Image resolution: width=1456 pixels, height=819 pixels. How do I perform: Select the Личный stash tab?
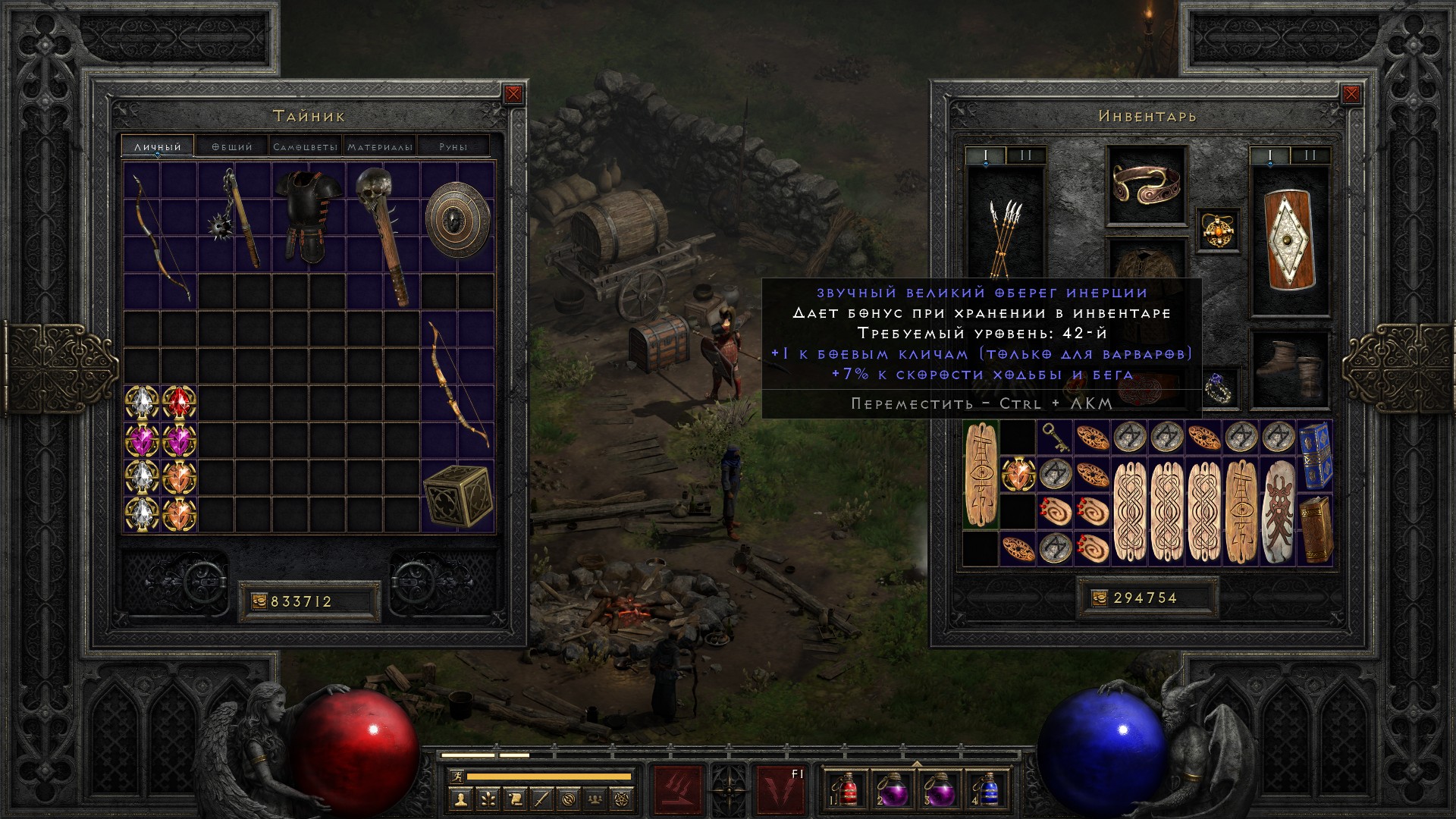pos(158,146)
